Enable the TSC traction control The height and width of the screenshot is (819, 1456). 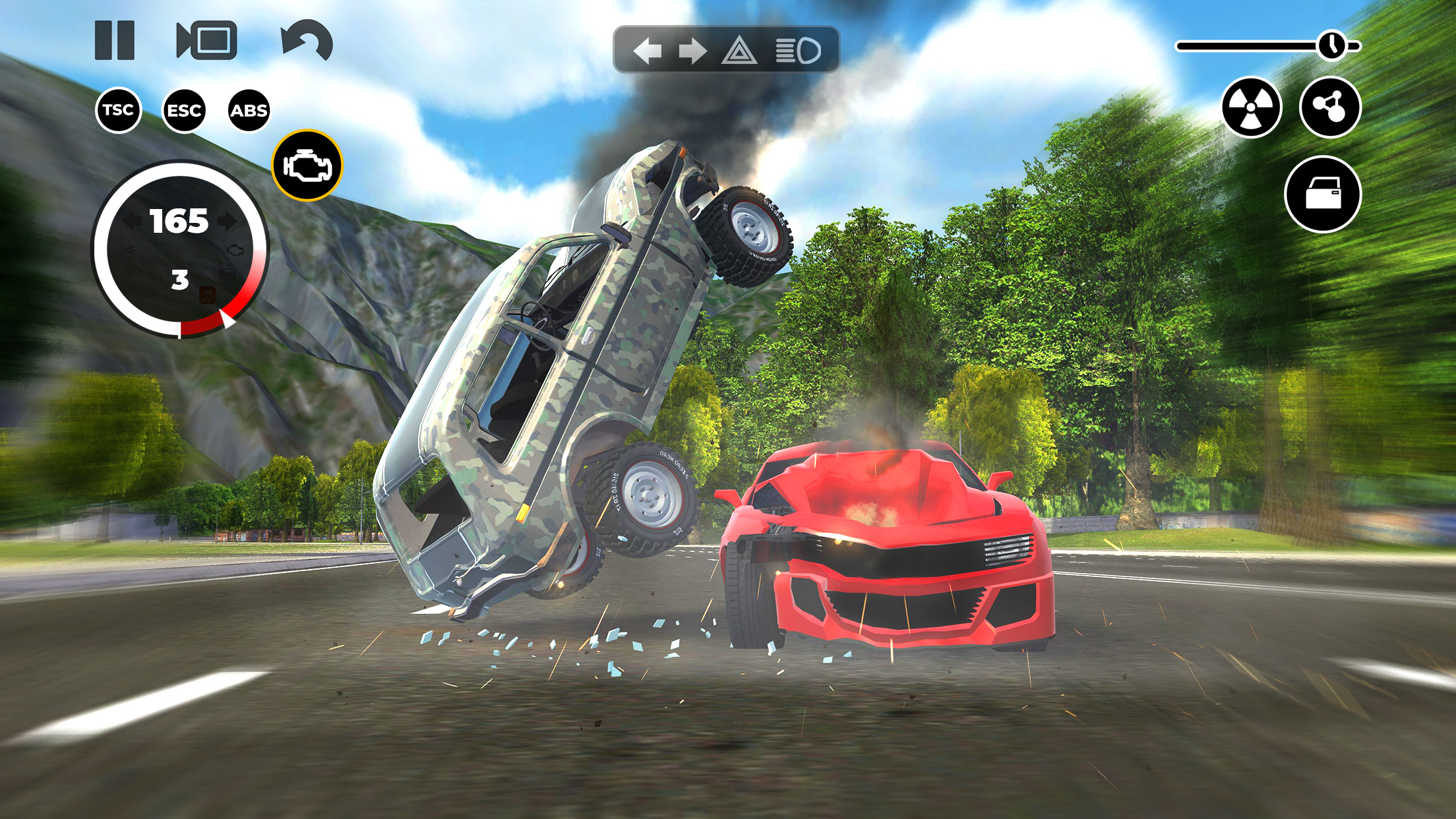click(x=119, y=111)
